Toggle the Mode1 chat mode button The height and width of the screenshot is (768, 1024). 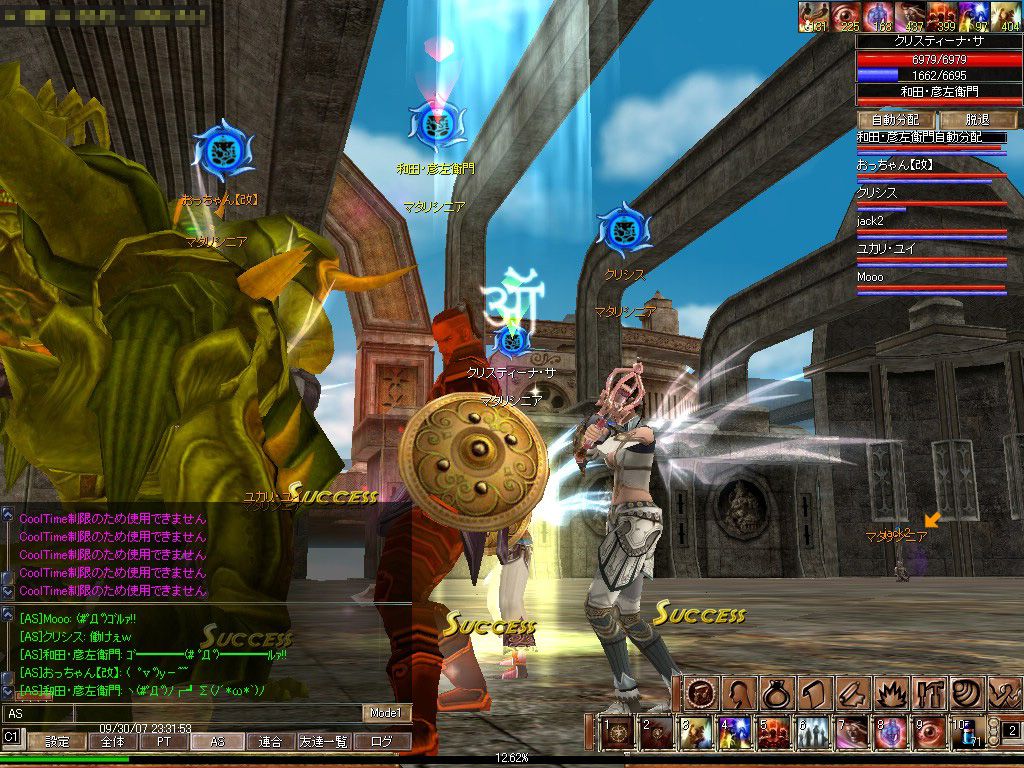point(384,713)
